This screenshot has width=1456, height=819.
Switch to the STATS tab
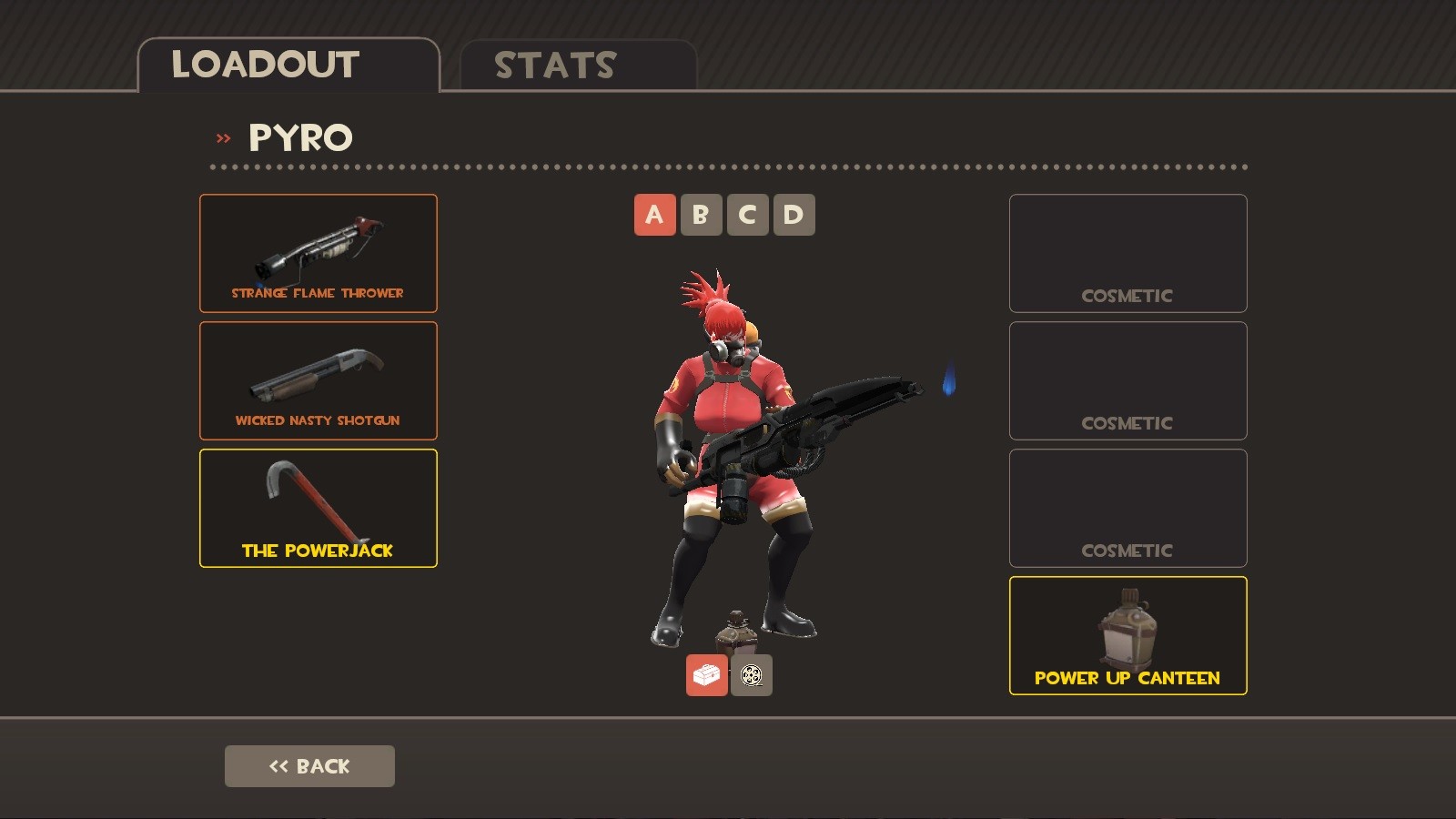coord(553,64)
